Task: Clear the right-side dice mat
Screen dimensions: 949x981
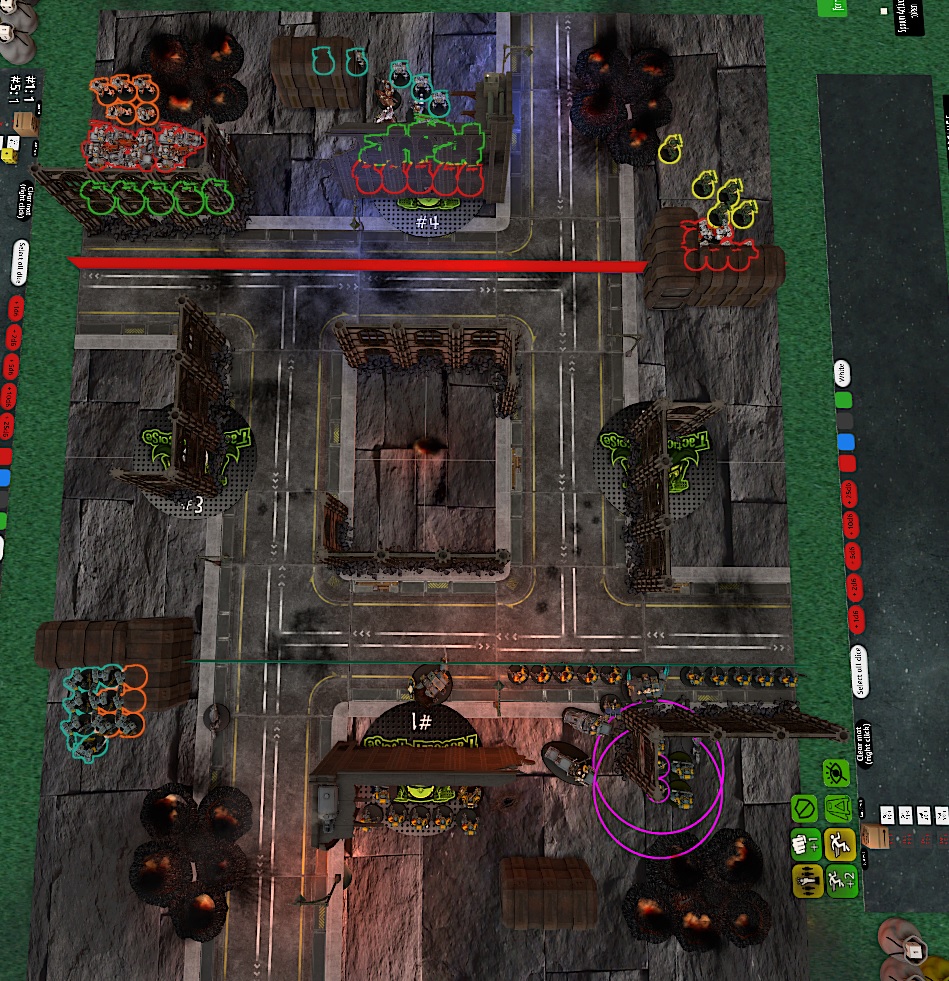Action: tap(866, 752)
